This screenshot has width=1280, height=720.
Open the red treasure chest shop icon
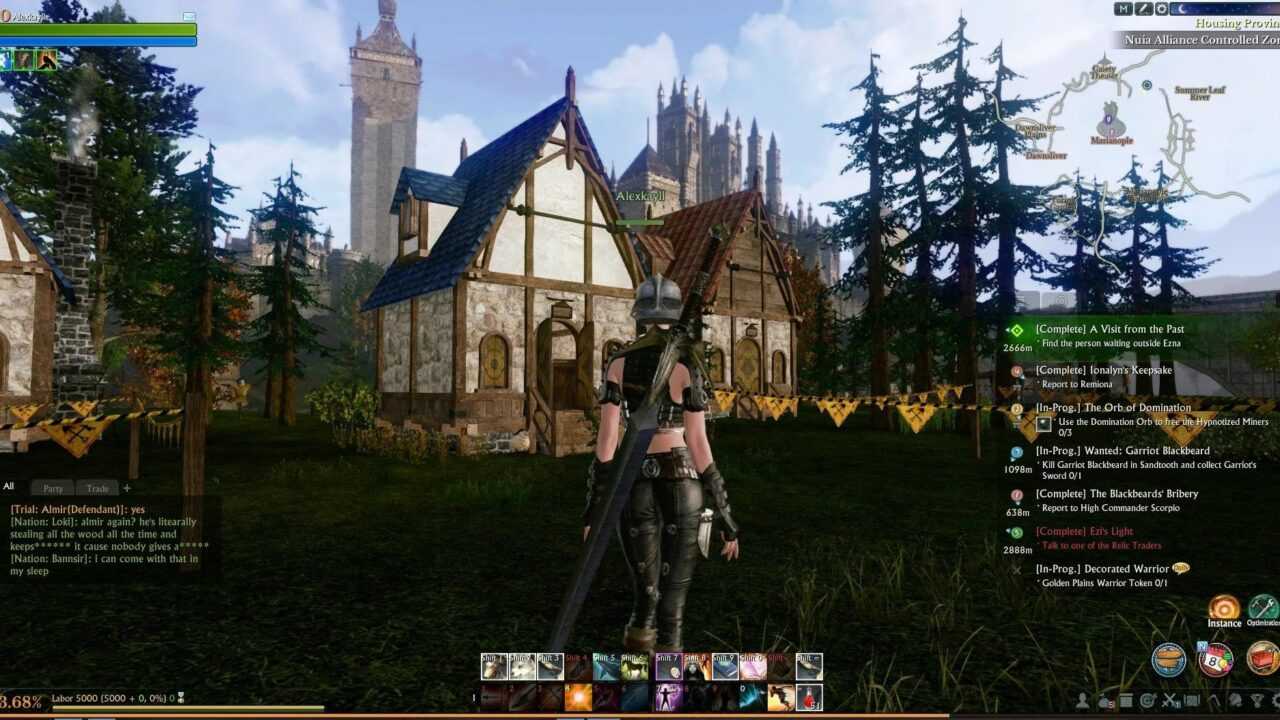point(1262,658)
